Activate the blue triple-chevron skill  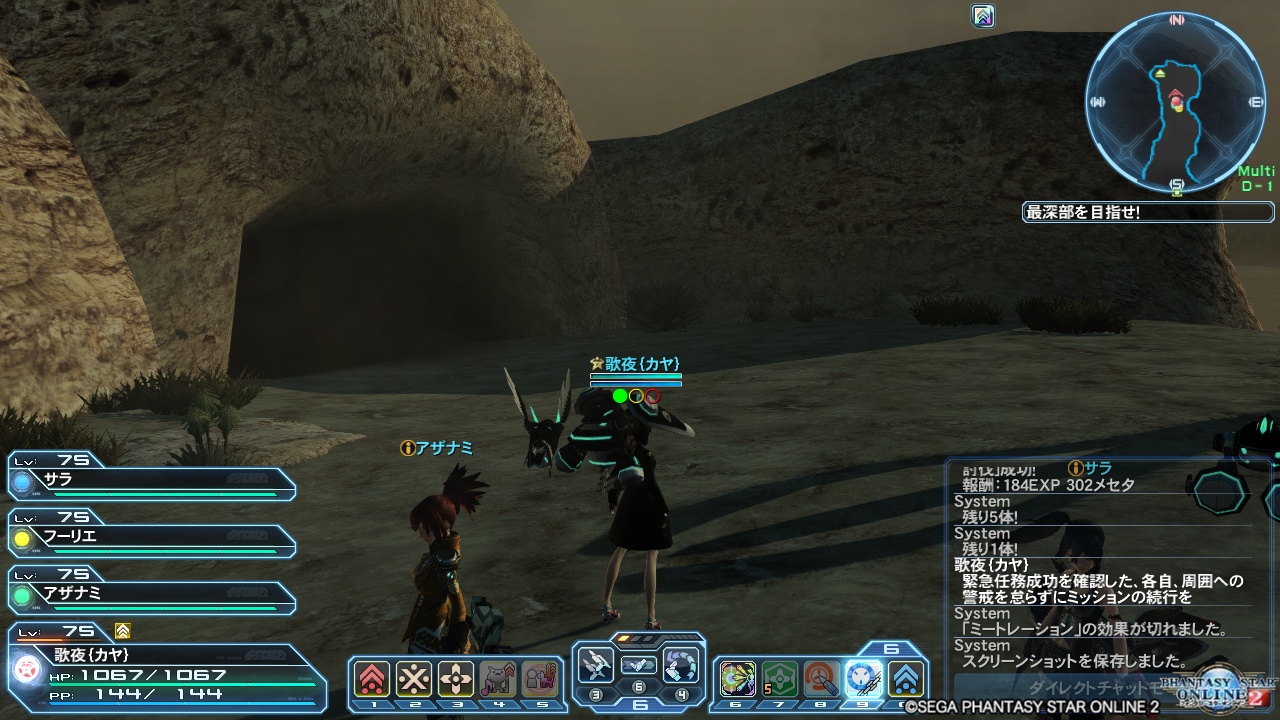point(906,679)
